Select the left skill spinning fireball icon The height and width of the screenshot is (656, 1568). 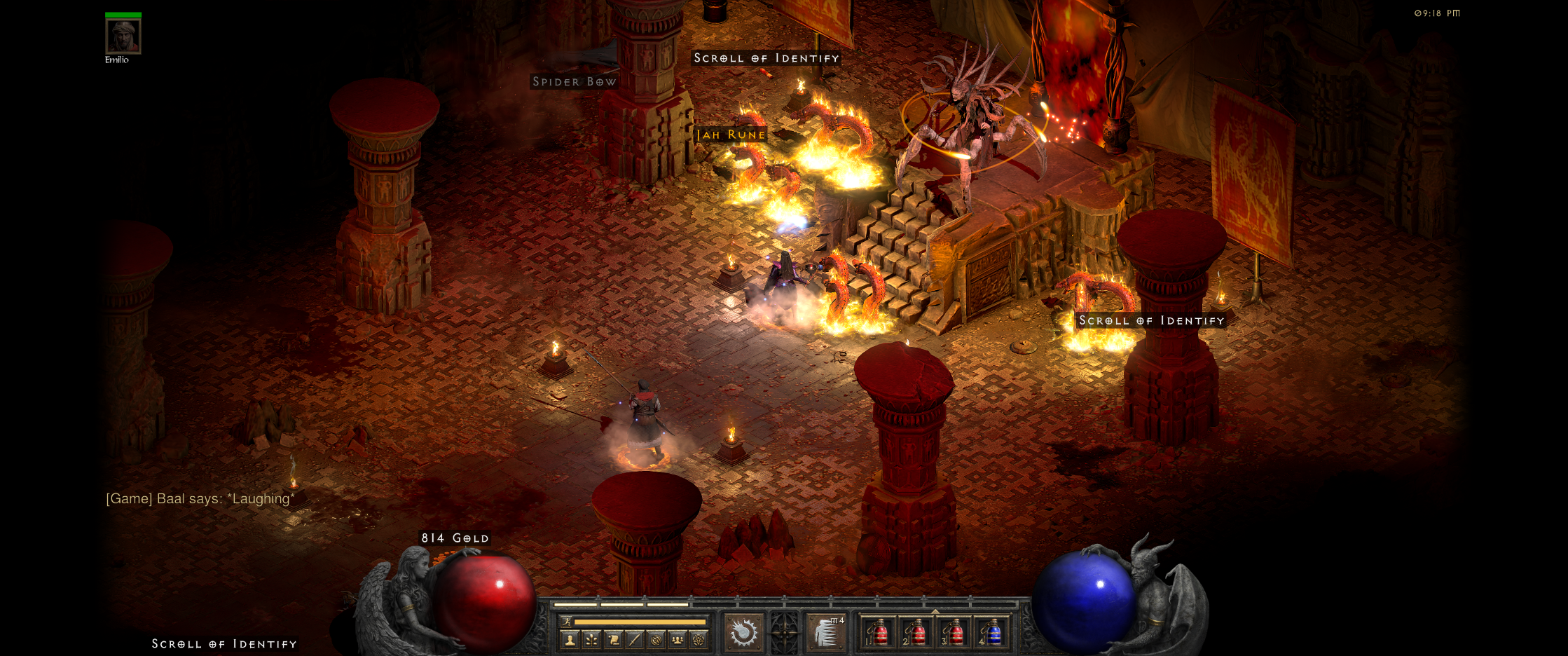[743, 633]
